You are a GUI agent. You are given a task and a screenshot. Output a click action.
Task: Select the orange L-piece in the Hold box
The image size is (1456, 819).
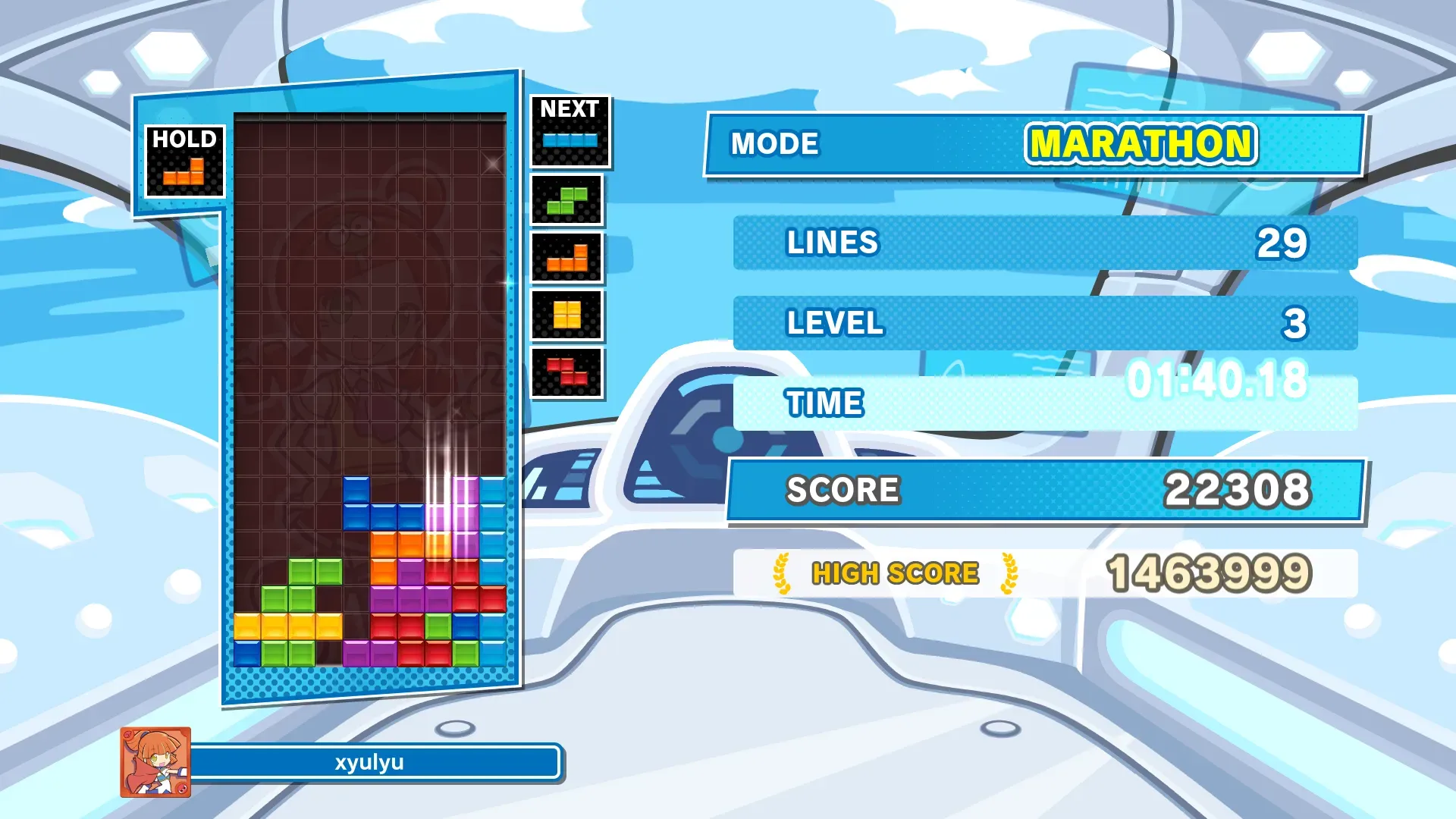[184, 172]
